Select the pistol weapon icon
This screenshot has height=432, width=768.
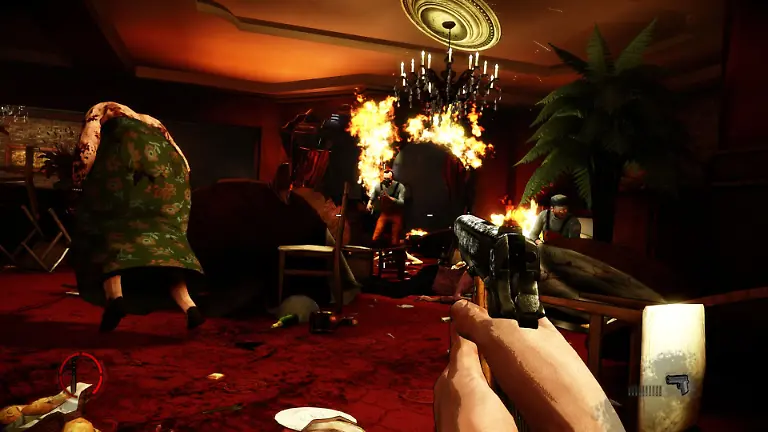(678, 385)
